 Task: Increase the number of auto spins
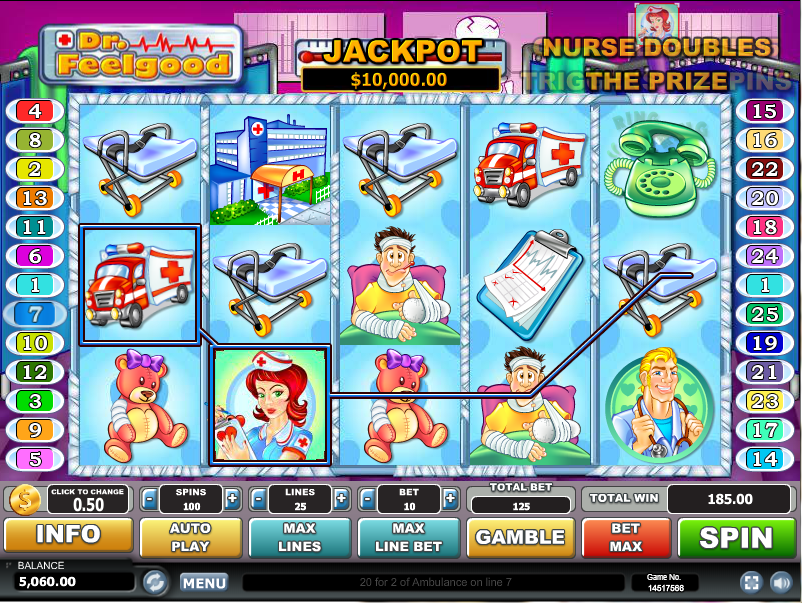232,498
